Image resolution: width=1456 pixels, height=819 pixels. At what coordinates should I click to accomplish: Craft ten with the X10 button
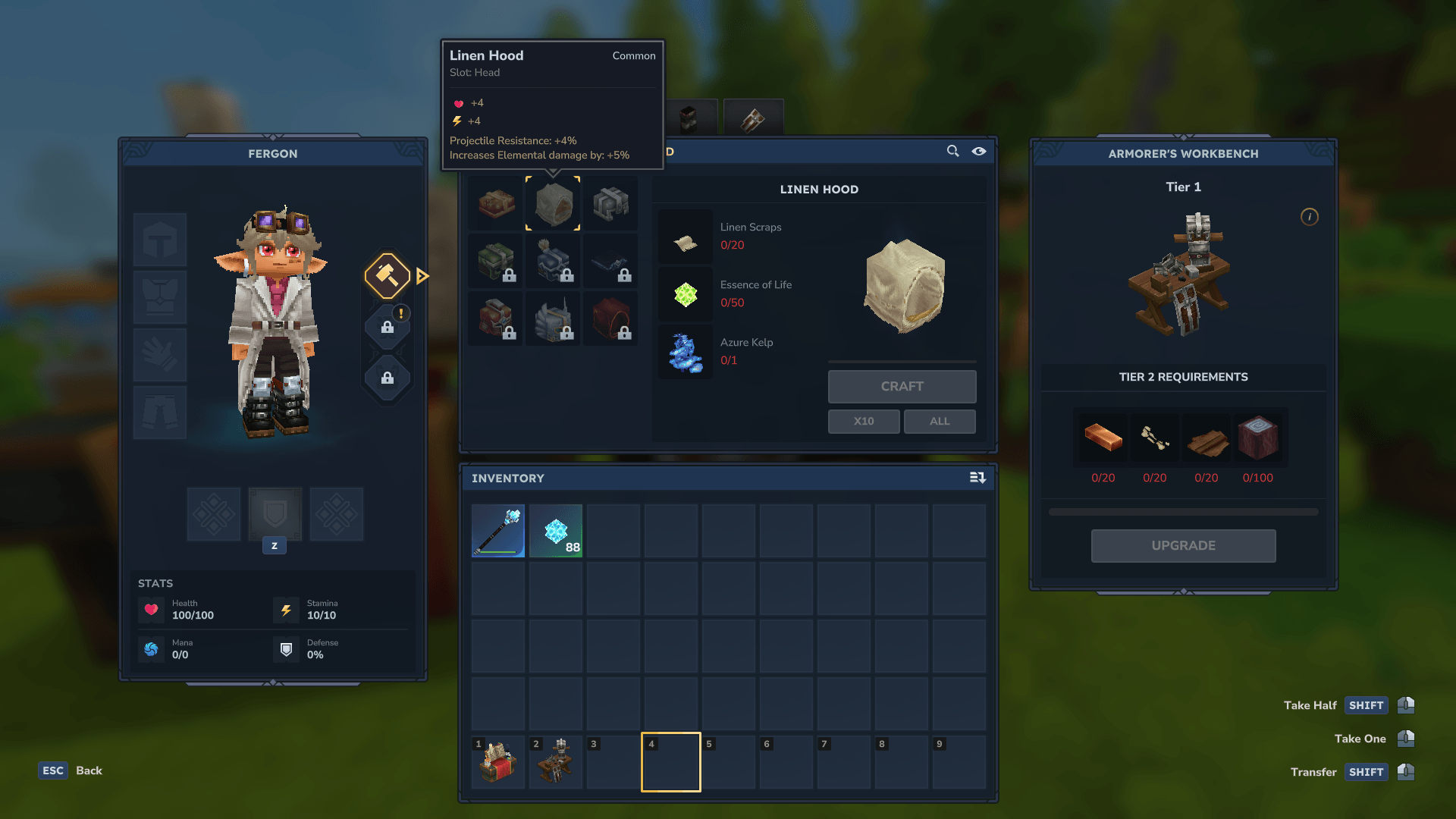864,422
